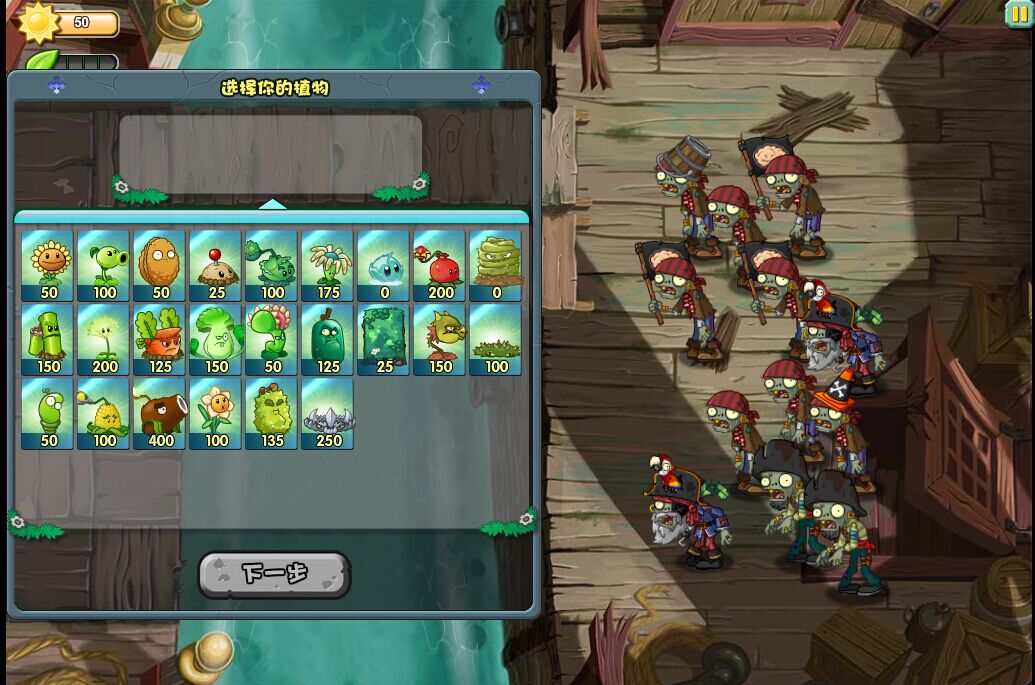Select the Bloomerang seed packet
This screenshot has width=1035, height=685.
click(x=327, y=266)
